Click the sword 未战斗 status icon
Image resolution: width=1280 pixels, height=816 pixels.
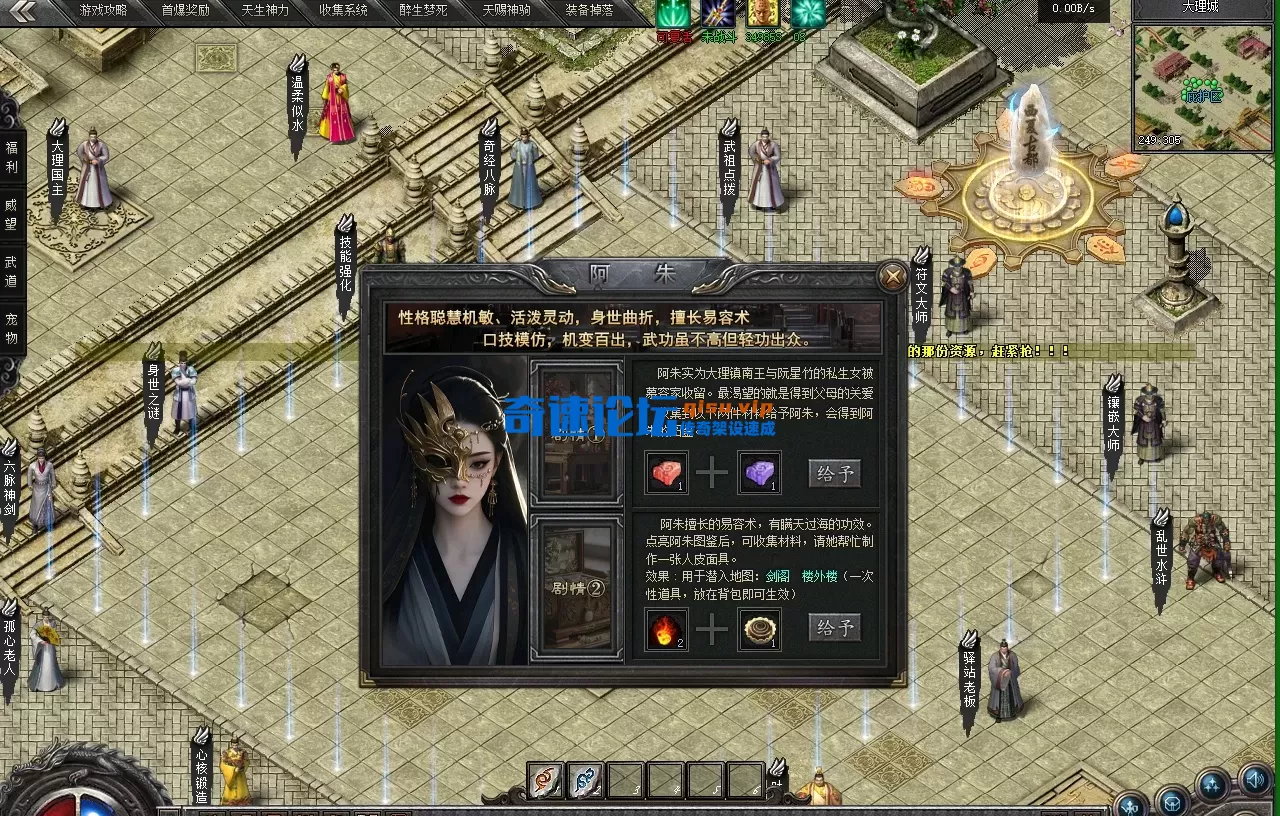coord(717,13)
